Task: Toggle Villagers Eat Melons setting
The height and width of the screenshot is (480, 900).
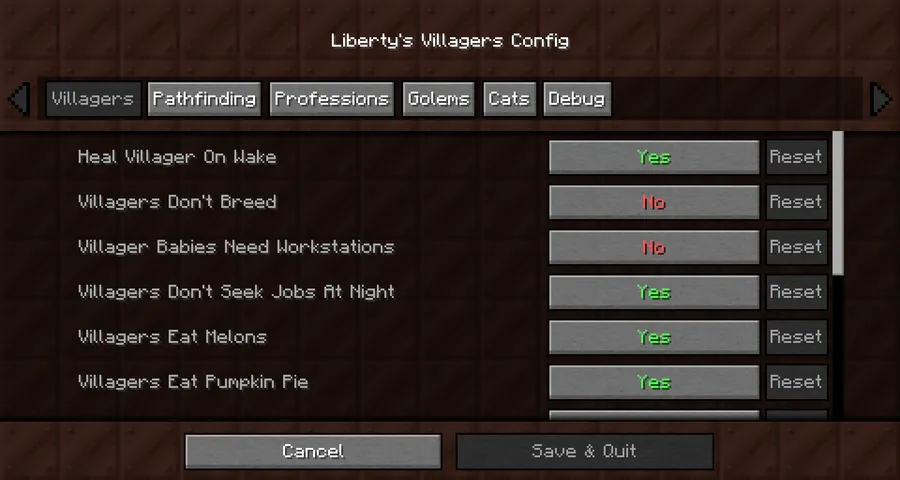Action: [654, 337]
